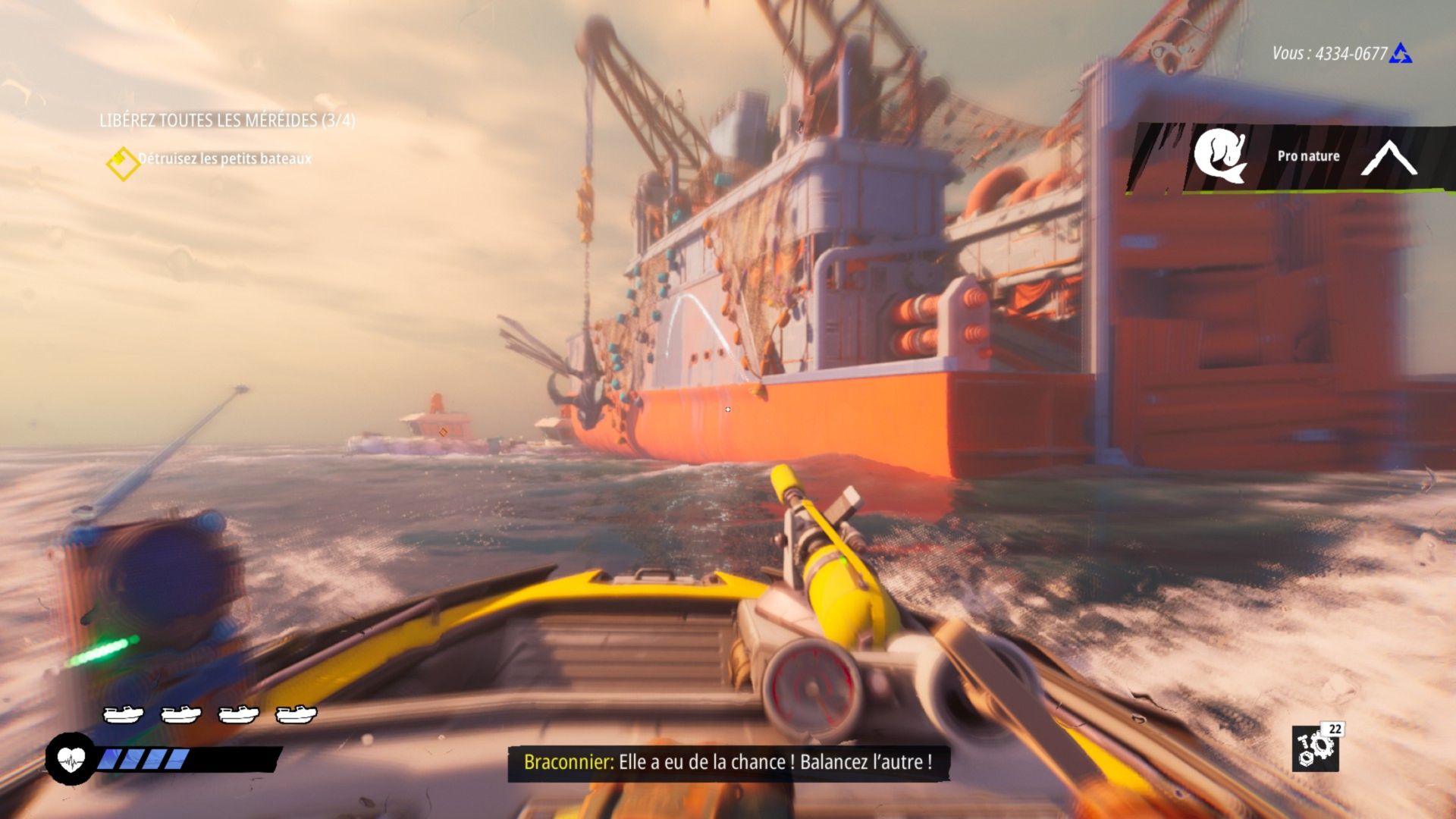Click the yellow diamond objective marker

[121, 163]
